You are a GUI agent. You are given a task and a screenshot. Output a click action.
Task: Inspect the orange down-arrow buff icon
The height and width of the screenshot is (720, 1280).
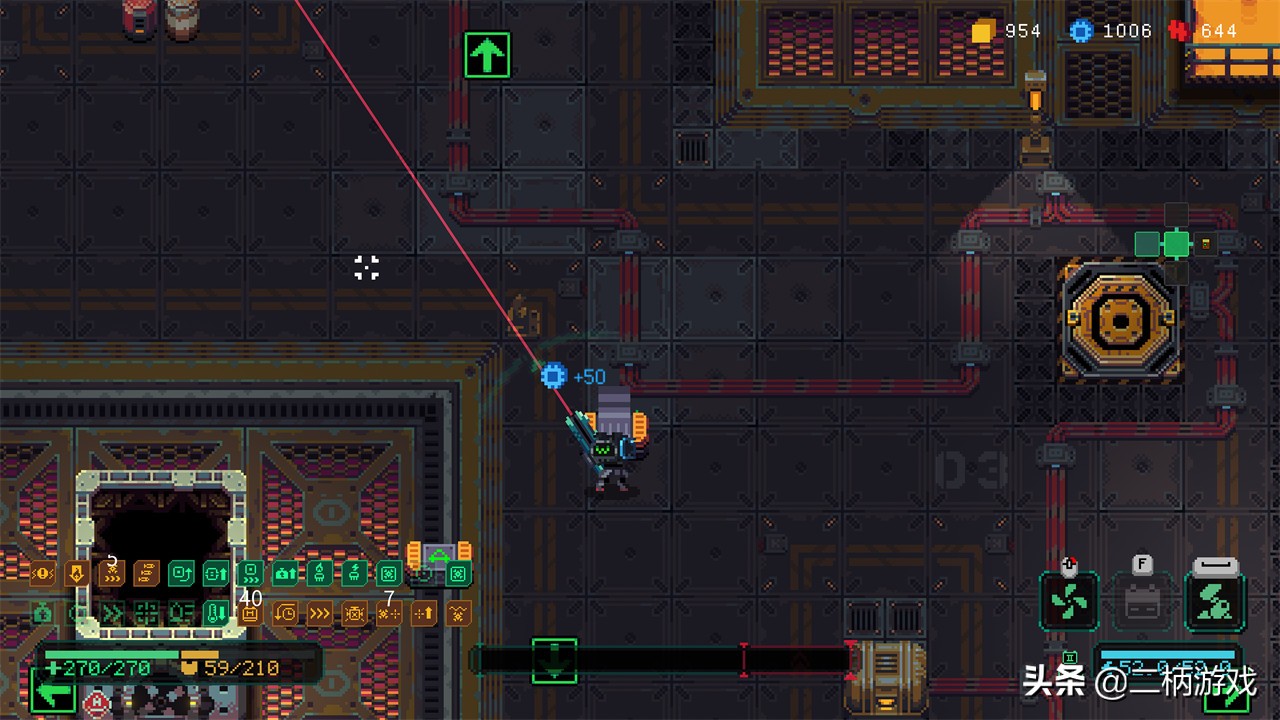pyautogui.click(x=77, y=574)
